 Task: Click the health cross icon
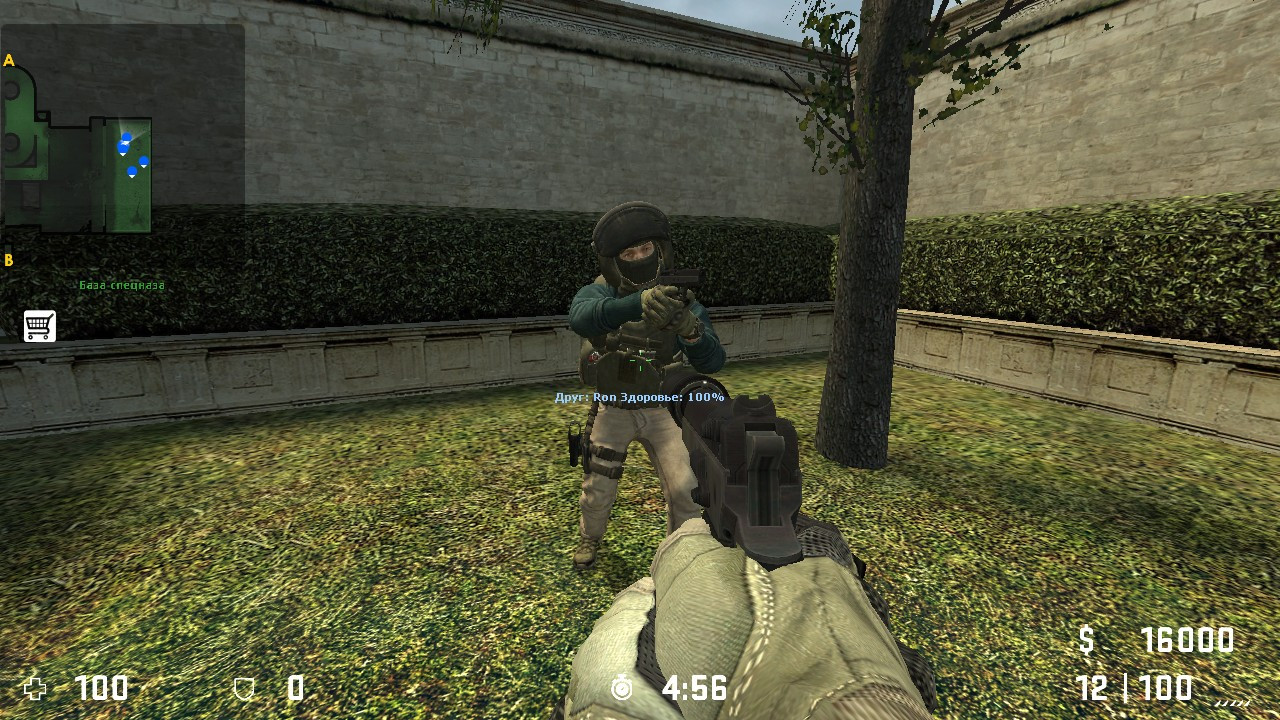pyautogui.click(x=36, y=688)
